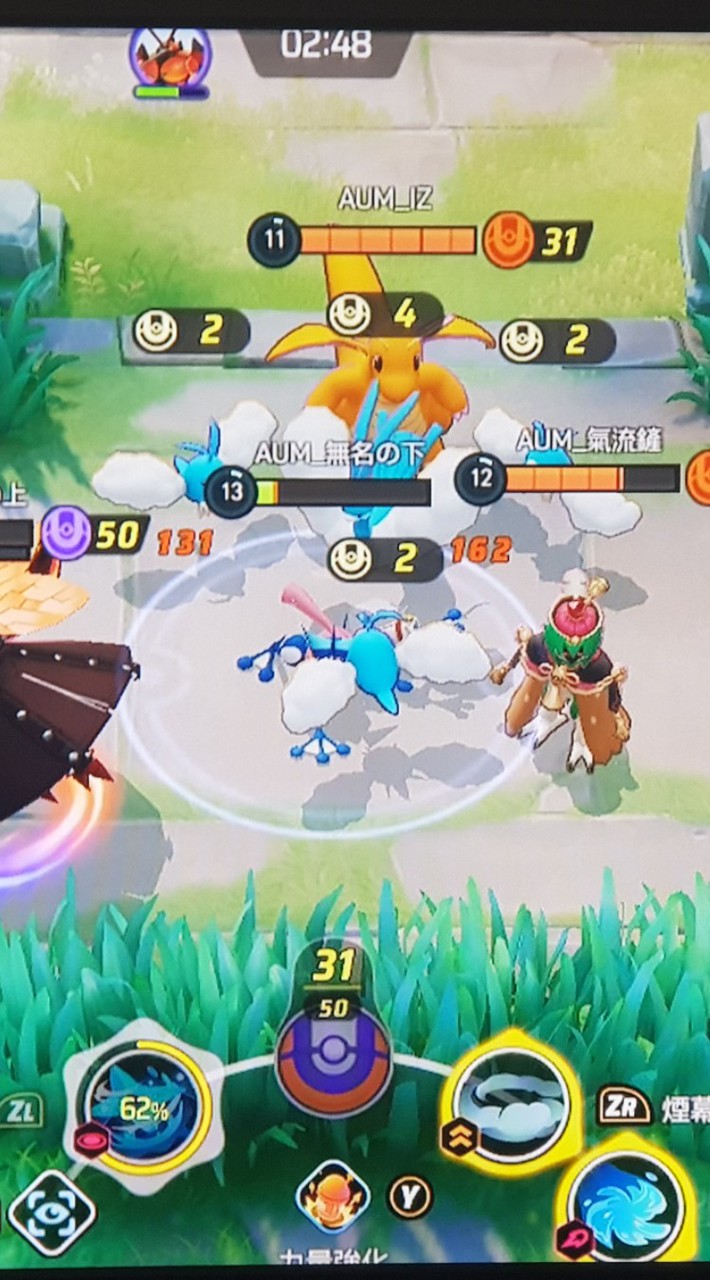Toggle the eye lock-on target icon
Screen dimensions: 710x1280
(51, 1213)
